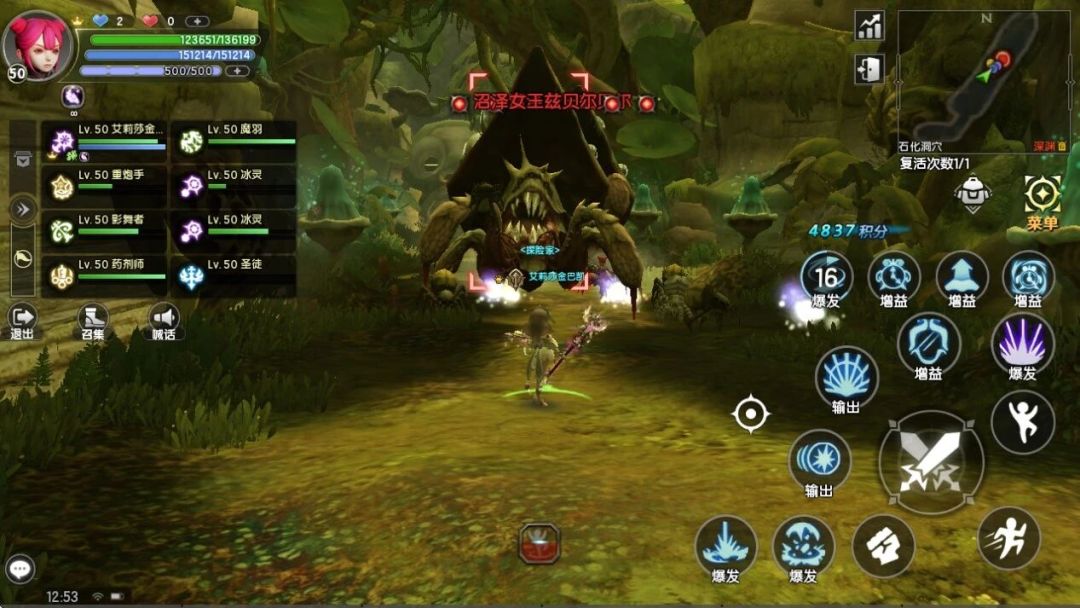Use the running figure dash button
Image resolution: width=1080 pixels, height=608 pixels.
1008,538
